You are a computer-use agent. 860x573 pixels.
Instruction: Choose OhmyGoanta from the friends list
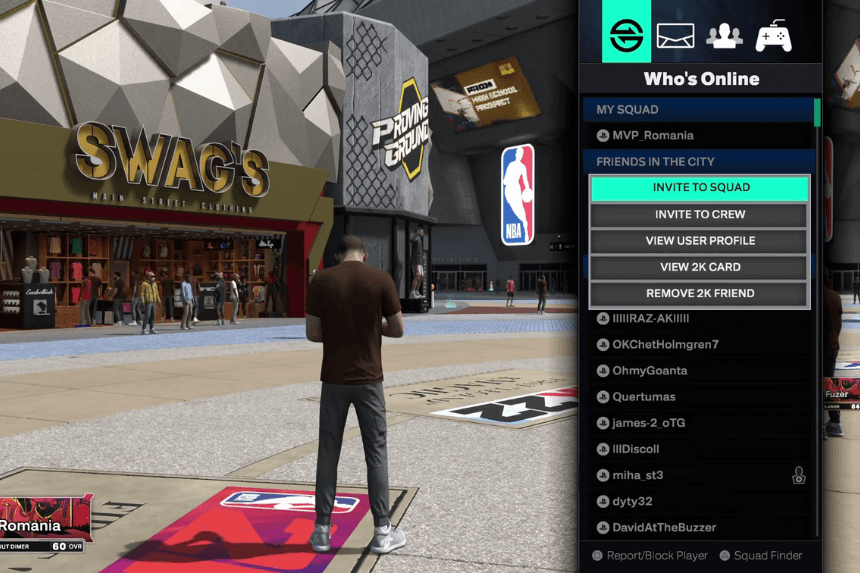[x=650, y=371]
